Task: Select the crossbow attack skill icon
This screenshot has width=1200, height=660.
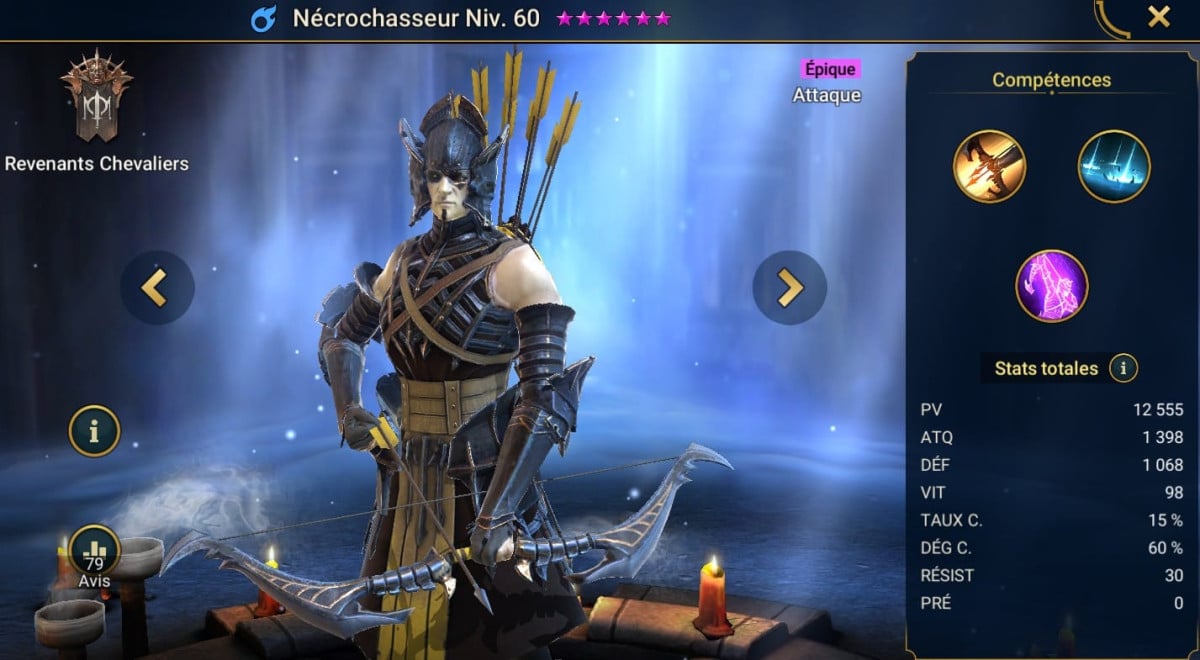Action: tap(989, 167)
